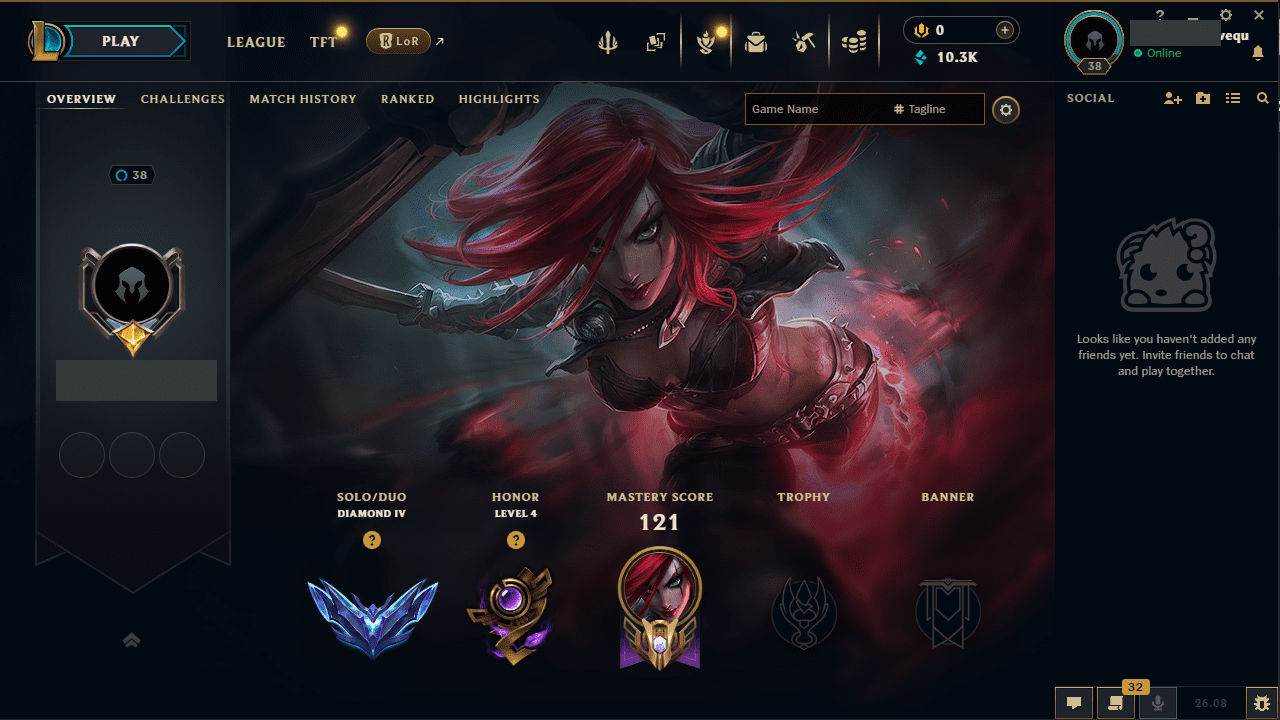
Task: Collapse the ranked banner with the chevron
Action: (x=131, y=640)
